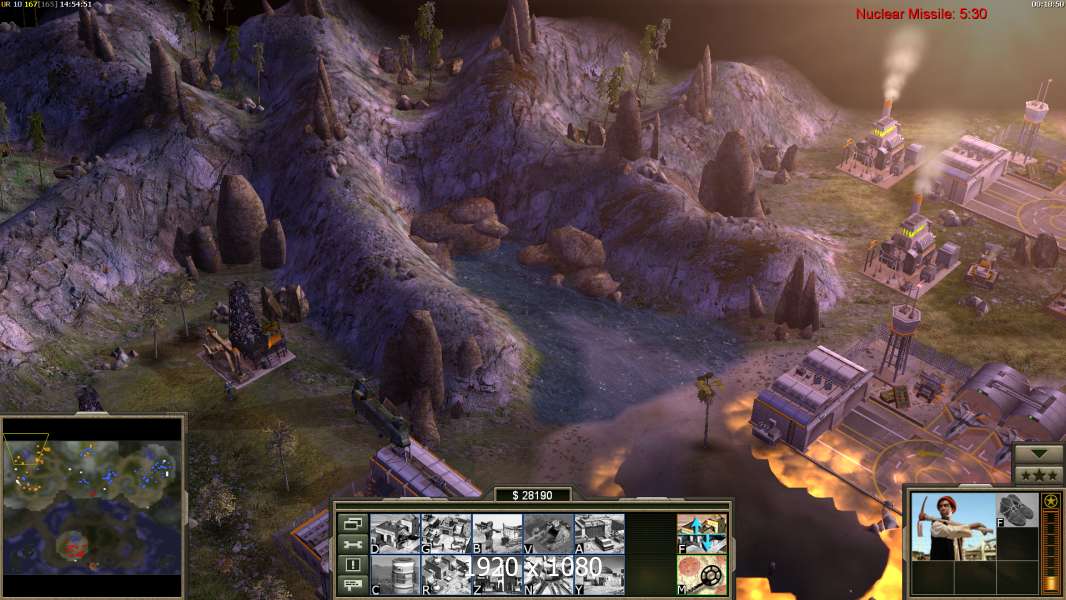The height and width of the screenshot is (600, 1066).
Task: Activate the radar scan map icon
Action: (x=702, y=575)
